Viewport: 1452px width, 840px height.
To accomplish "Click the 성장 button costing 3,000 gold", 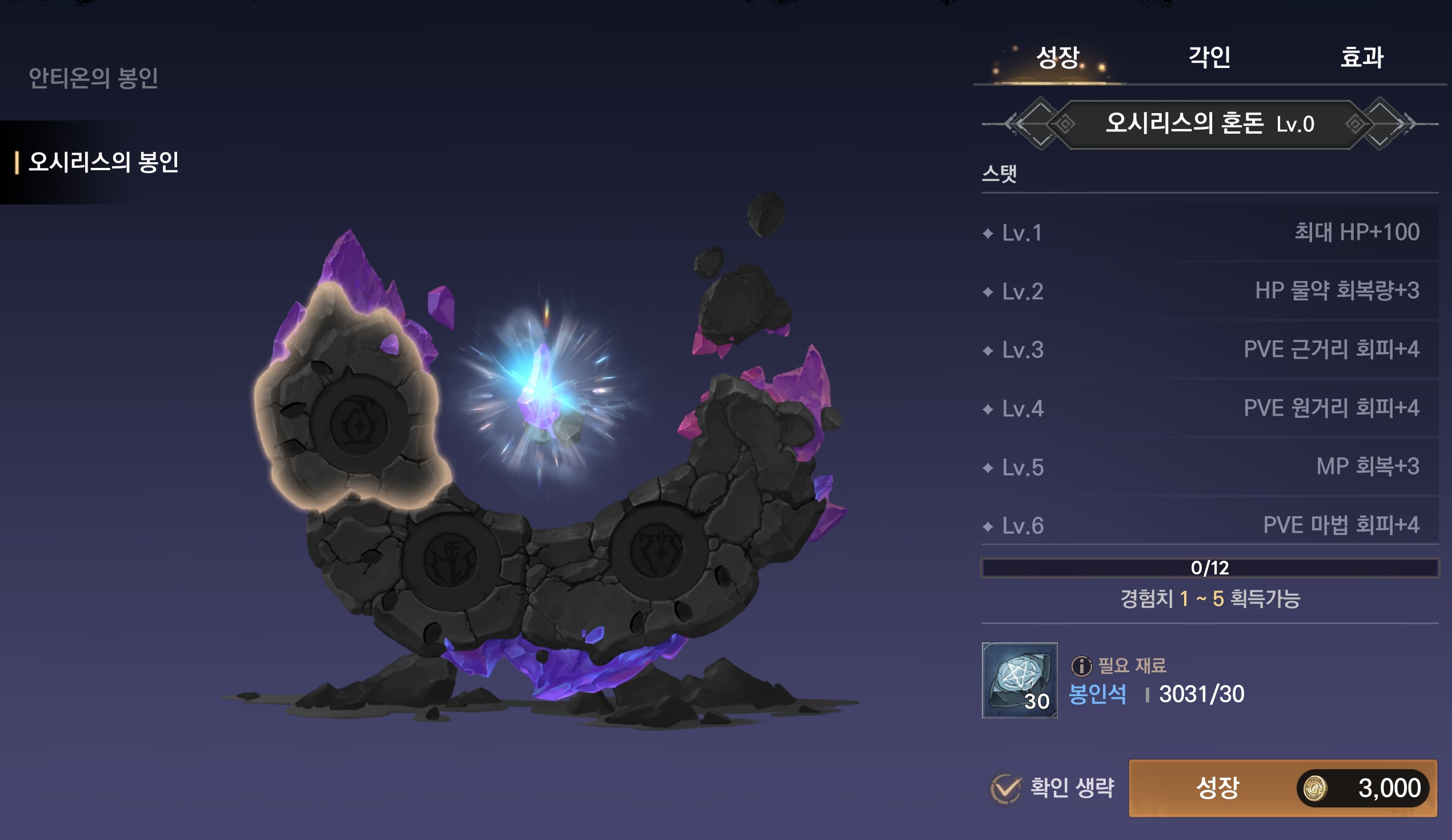I will tap(1282, 787).
